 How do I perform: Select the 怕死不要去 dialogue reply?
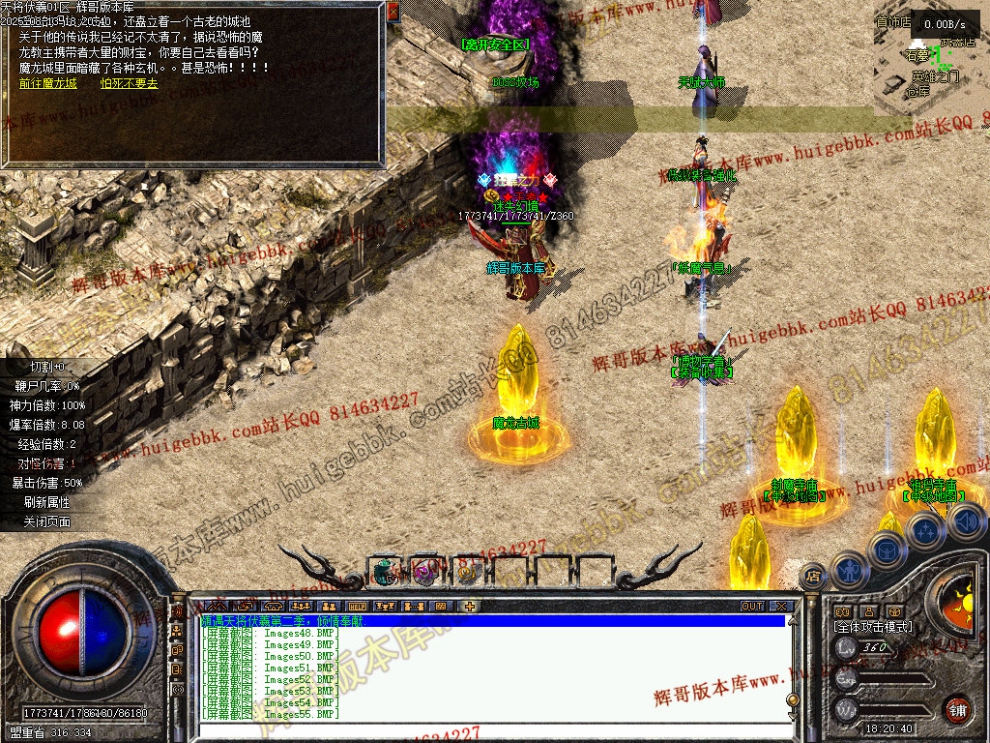[x=129, y=84]
